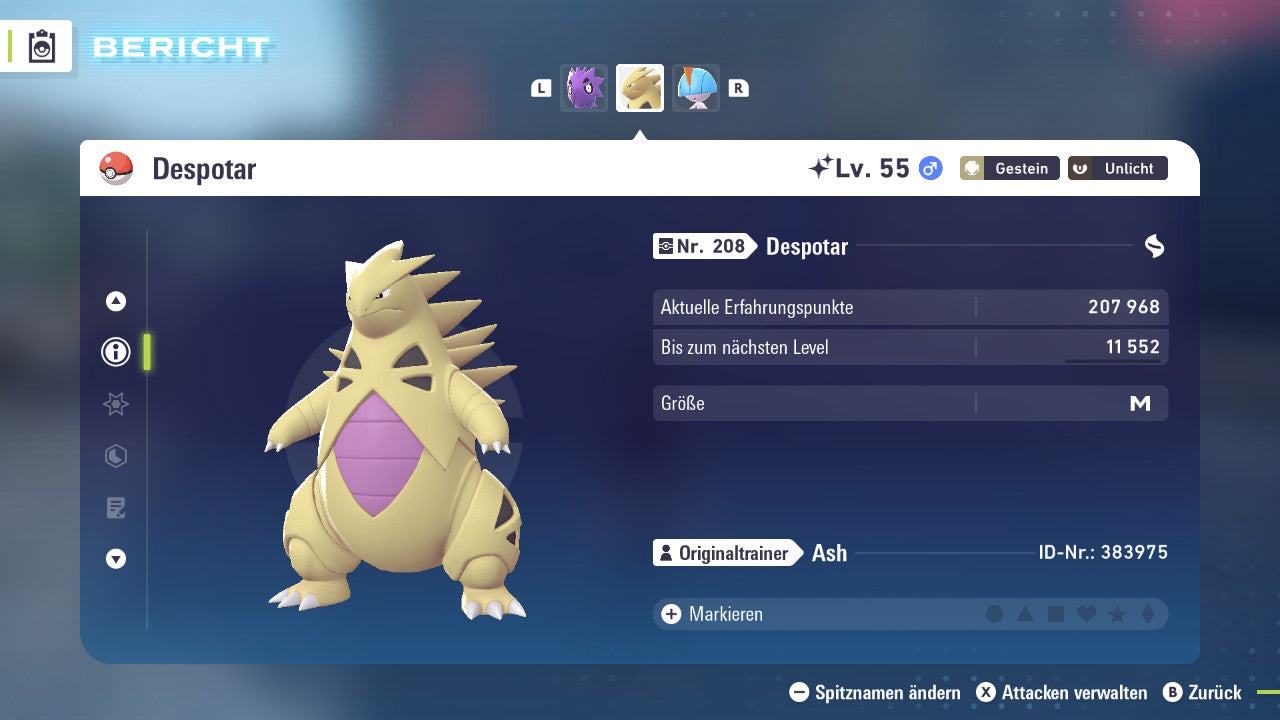Viewport: 1280px width, 720px height.
Task: Open the info page tab
Action: pyautogui.click(x=116, y=352)
